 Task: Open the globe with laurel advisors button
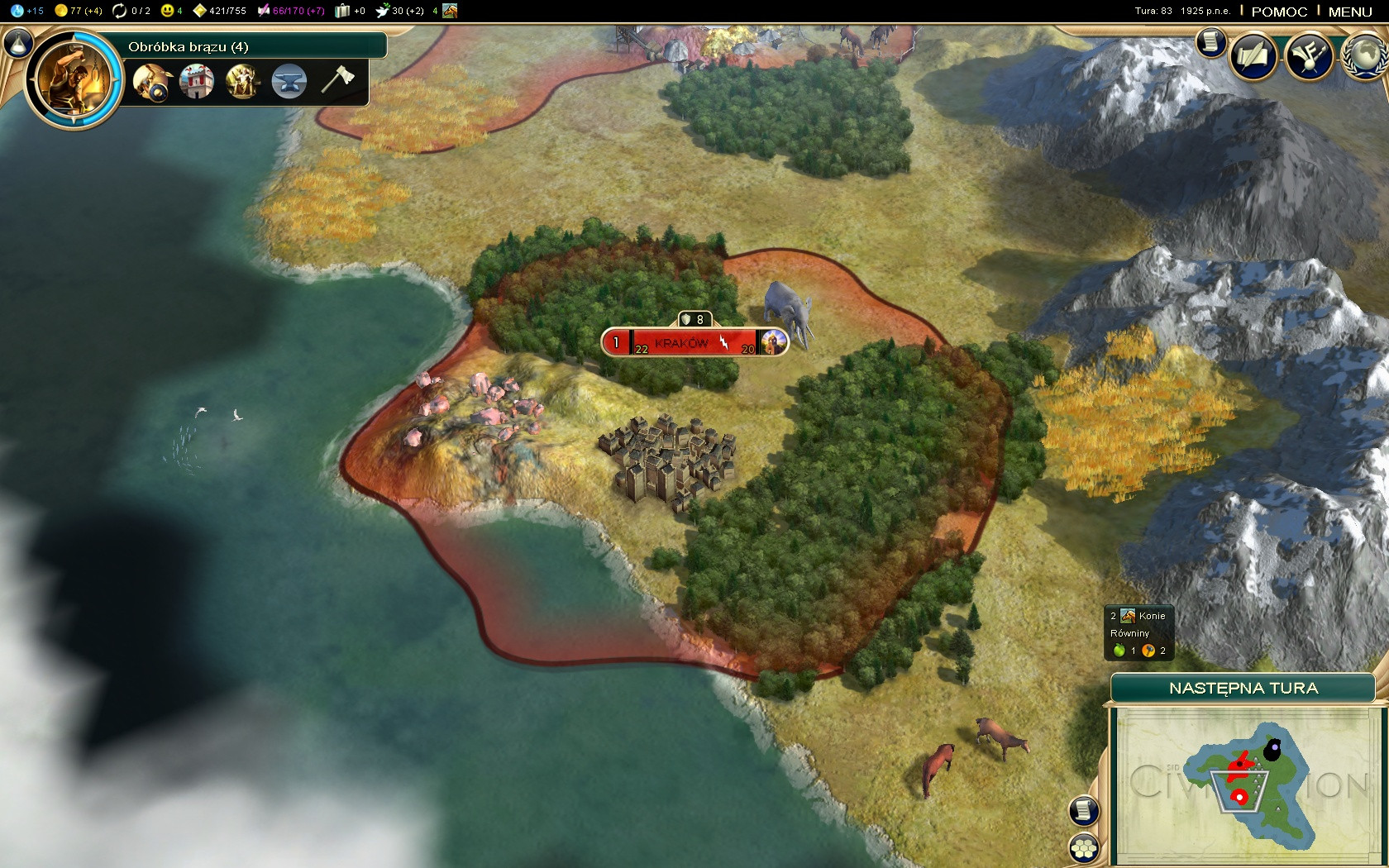pyautogui.click(x=1365, y=56)
